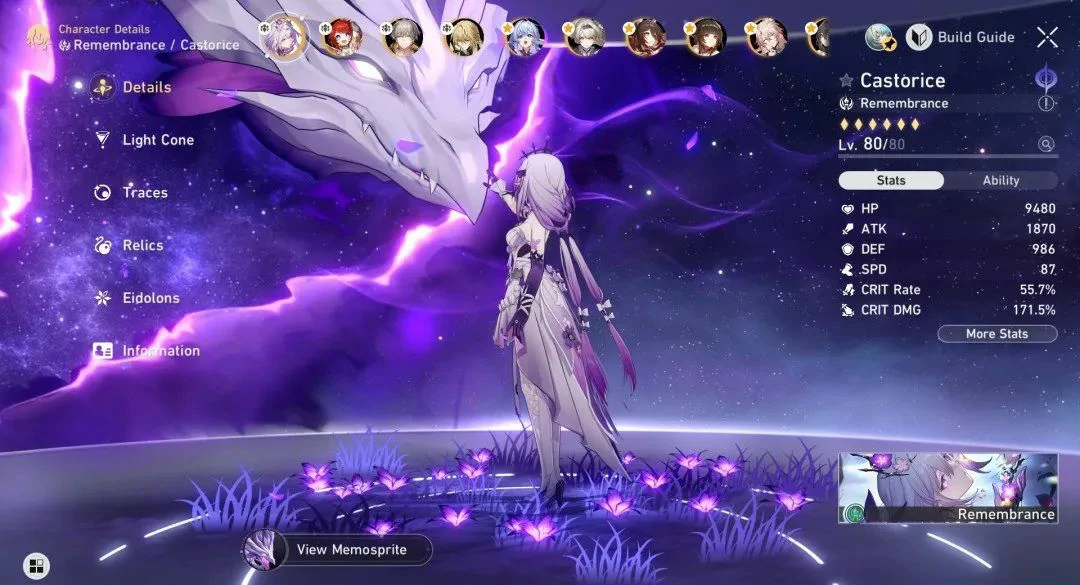
Task: Open the Build Guide
Action: (961, 38)
